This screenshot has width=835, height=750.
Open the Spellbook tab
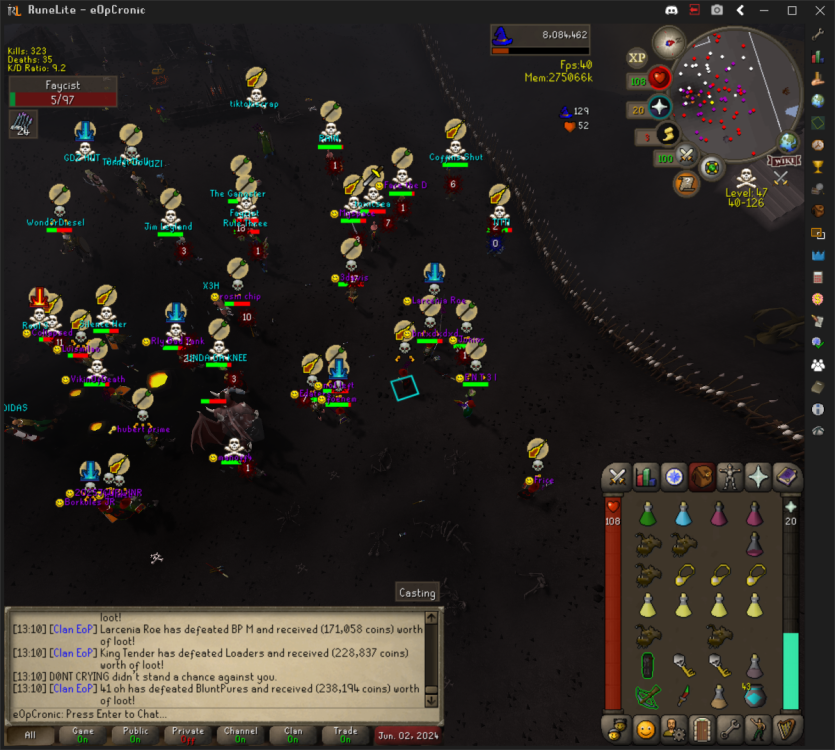pyautogui.click(x=786, y=477)
